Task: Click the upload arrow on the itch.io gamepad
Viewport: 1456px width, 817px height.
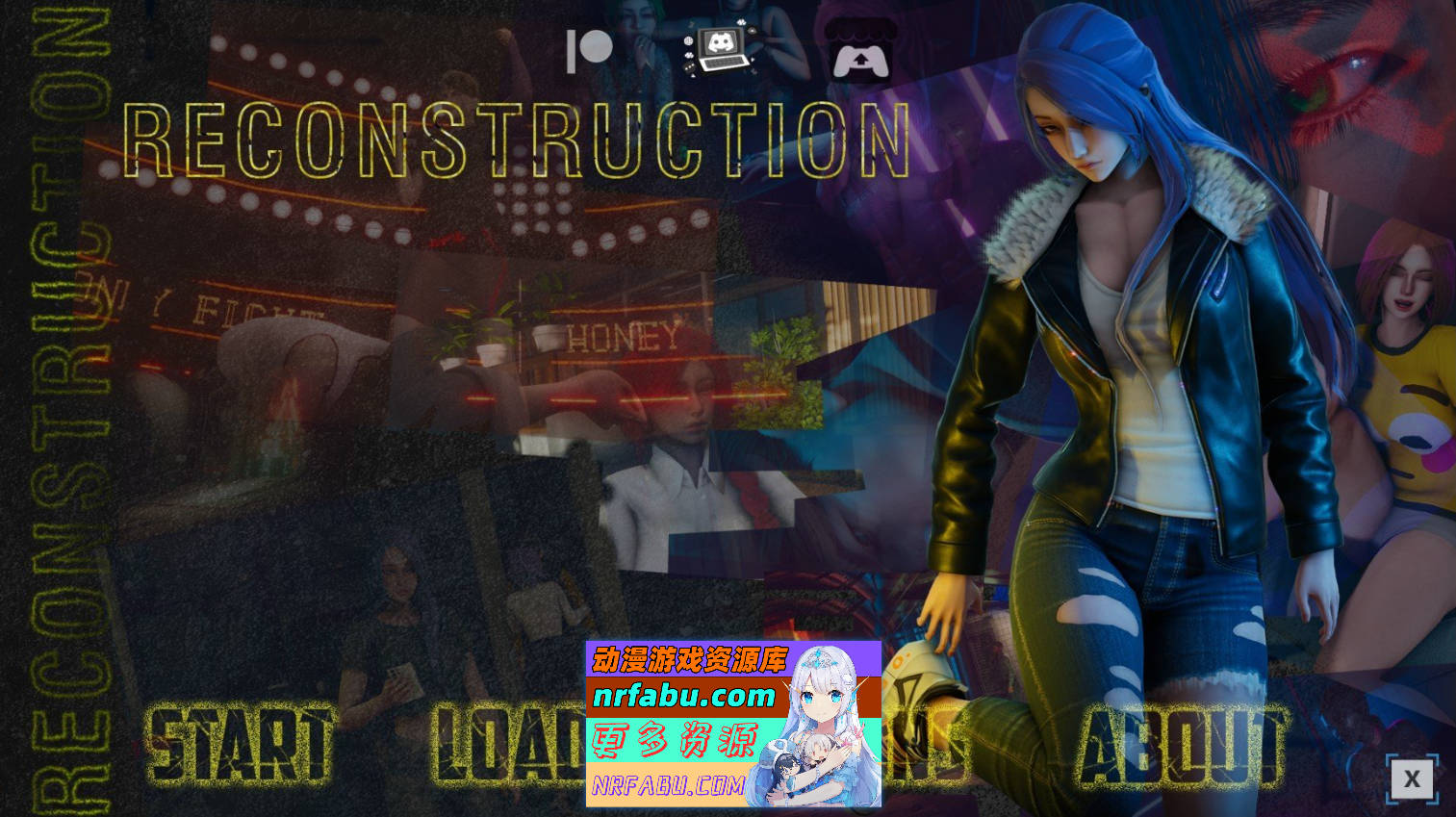Action: point(861,59)
